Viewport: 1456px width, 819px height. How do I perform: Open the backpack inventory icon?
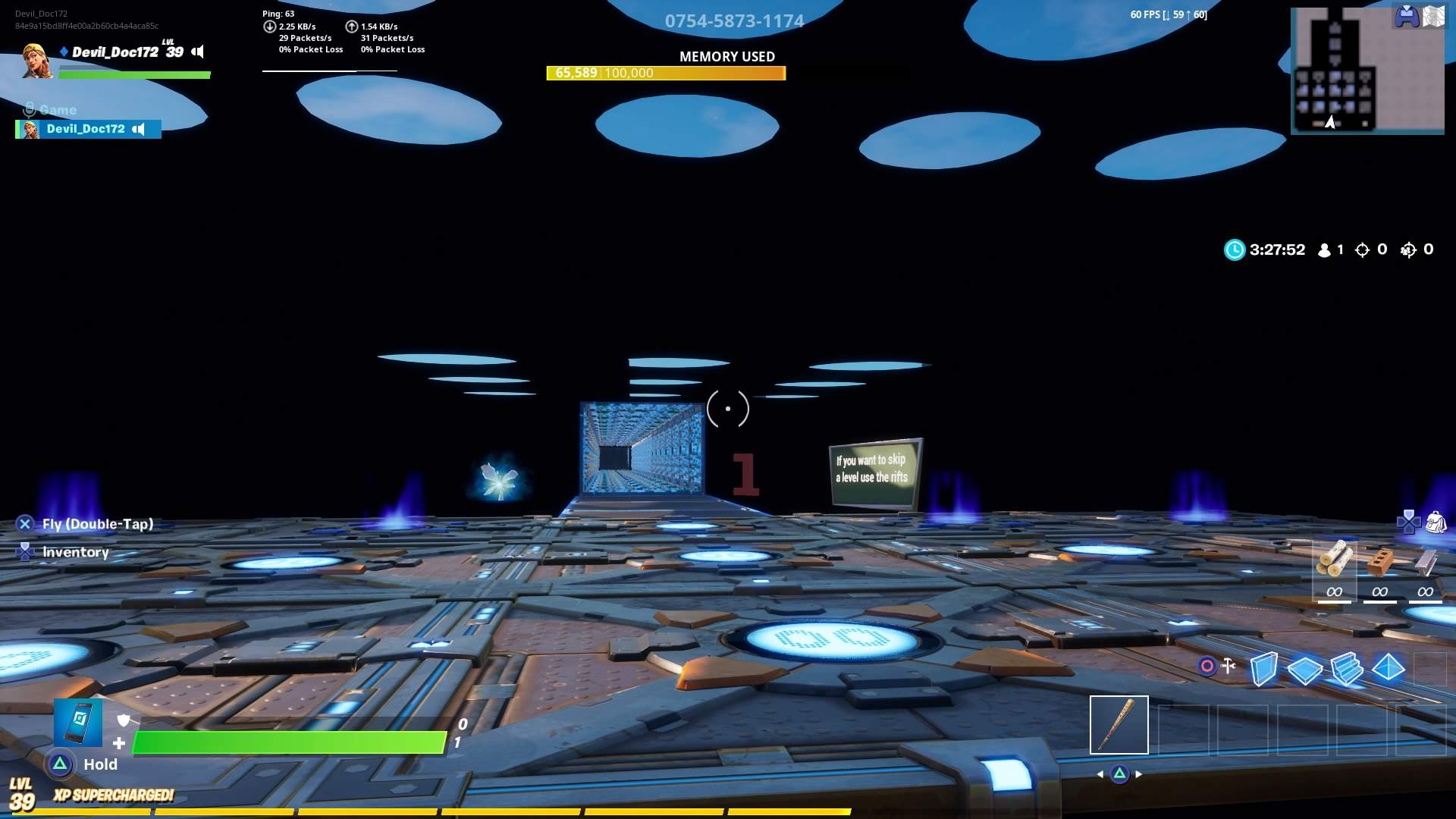1436,523
